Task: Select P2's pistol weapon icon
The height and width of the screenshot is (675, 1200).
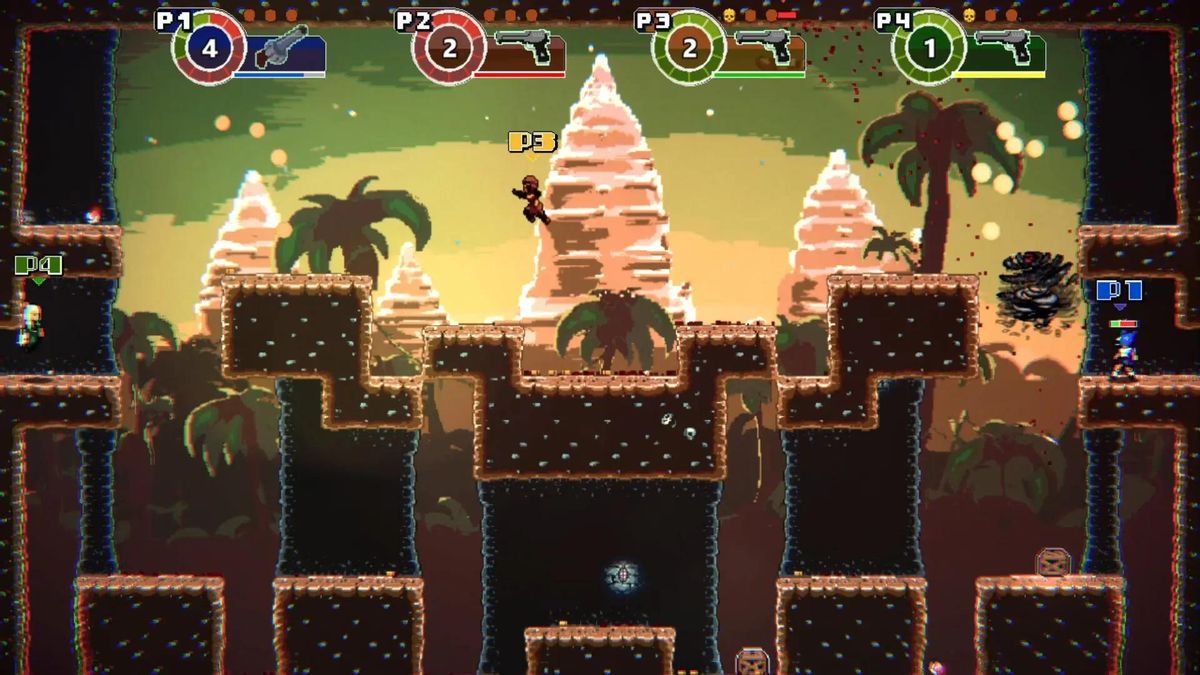Action: coord(523,47)
